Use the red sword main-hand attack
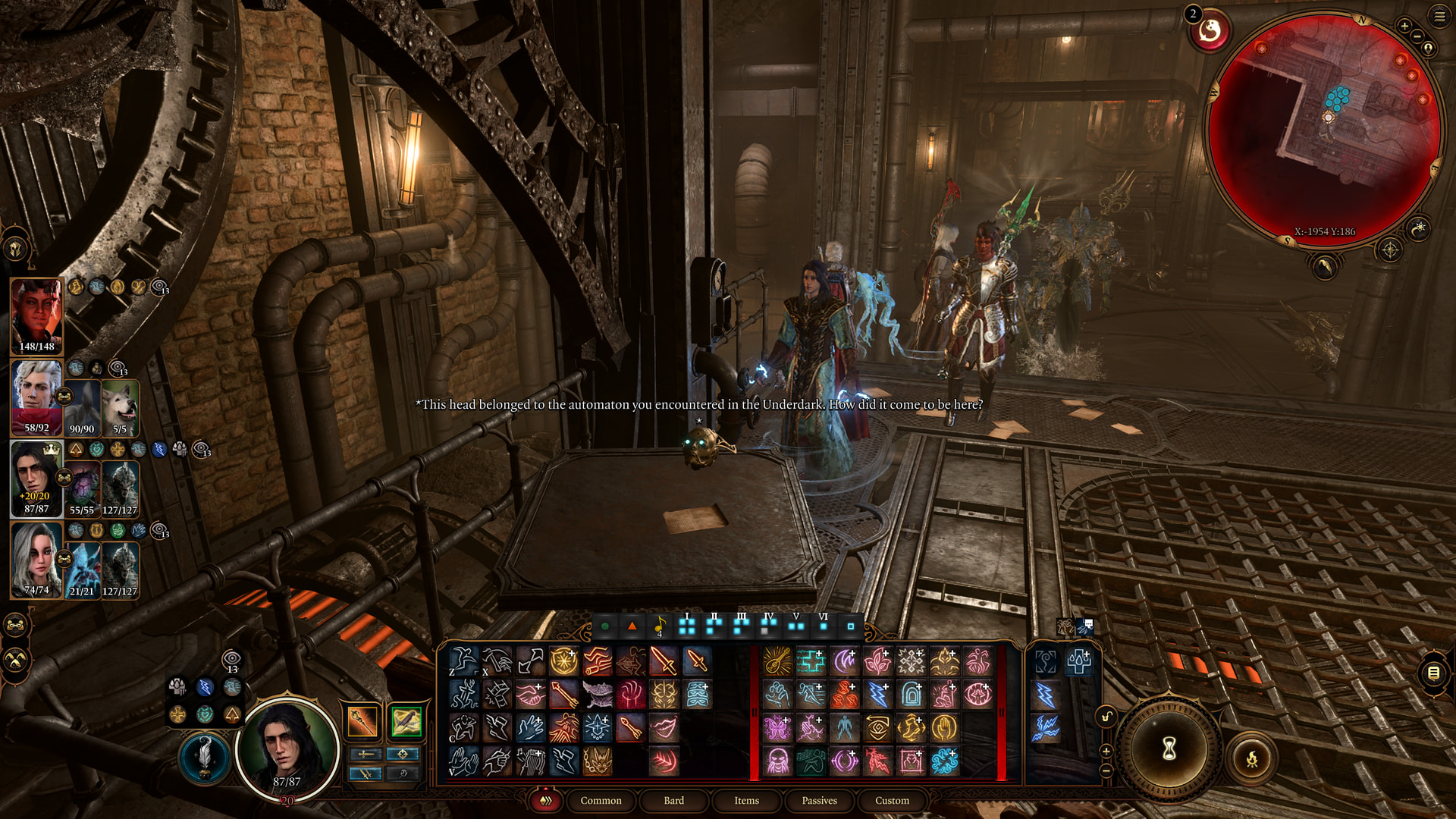Viewport: 1456px width, 819px height. pyautogui.click(x=664, y=661)
